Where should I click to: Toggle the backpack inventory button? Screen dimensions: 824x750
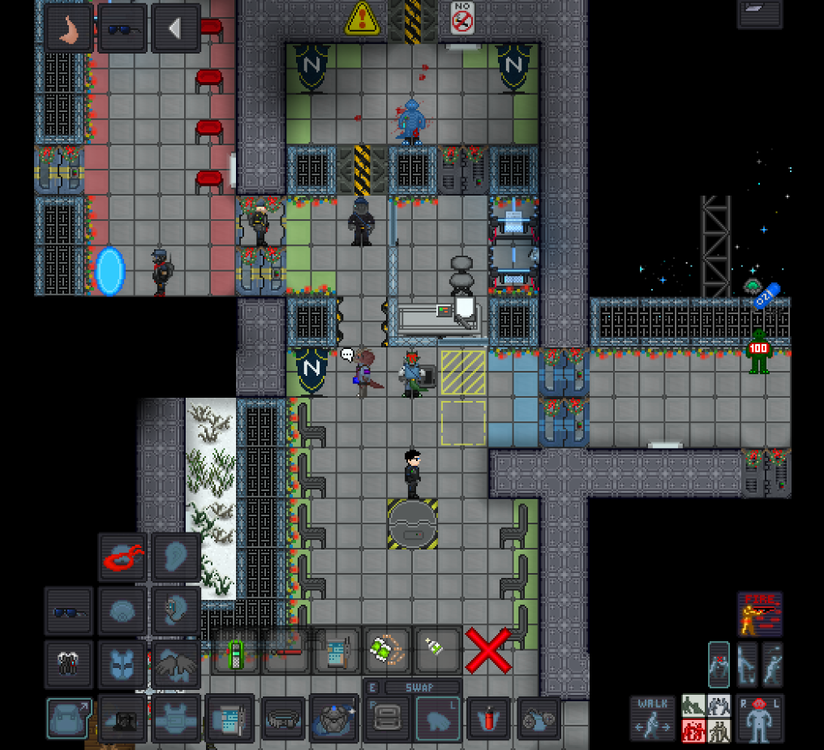point(68,718)
